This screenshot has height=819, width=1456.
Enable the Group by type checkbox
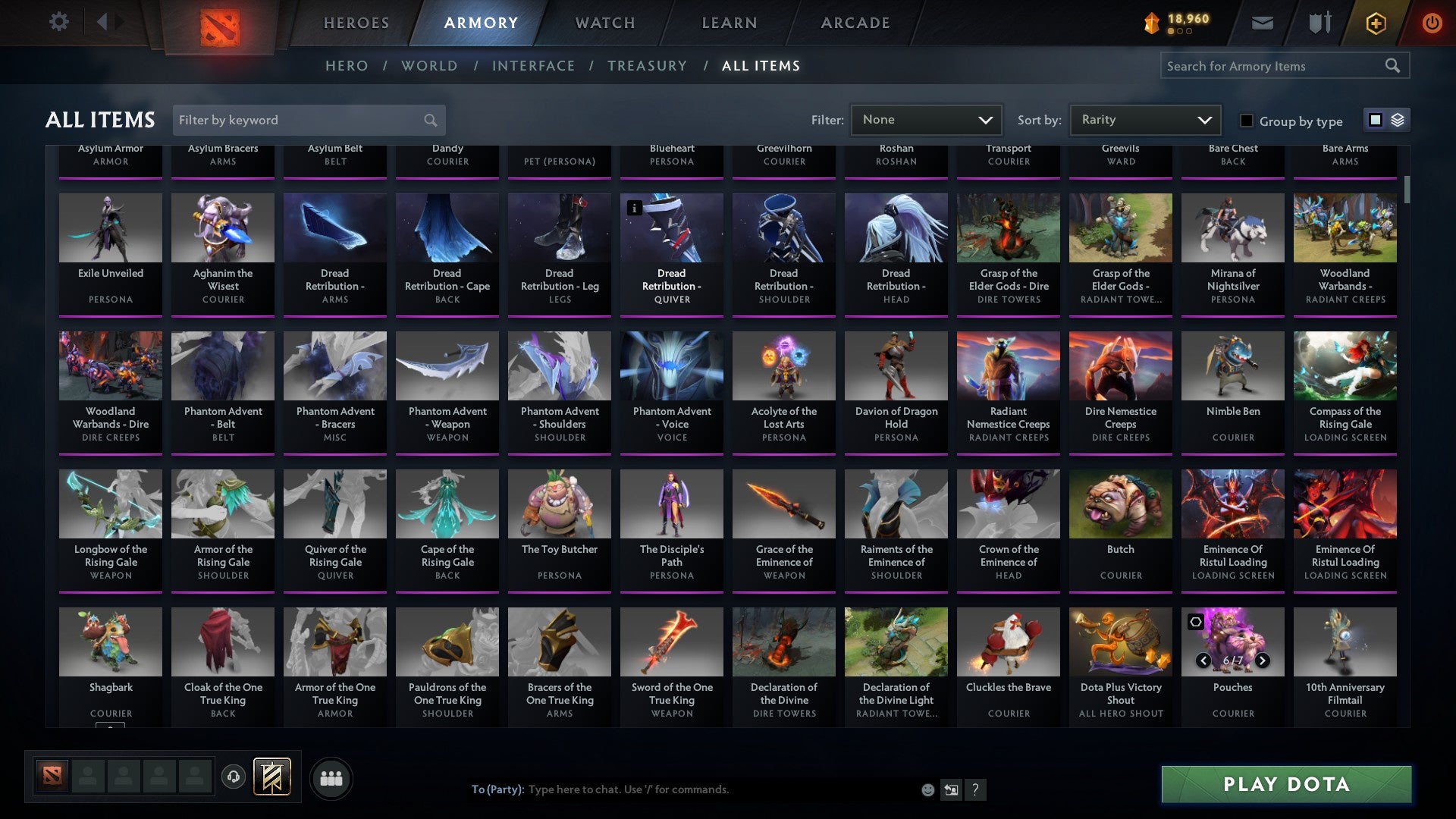click(x=1246, y=121)
